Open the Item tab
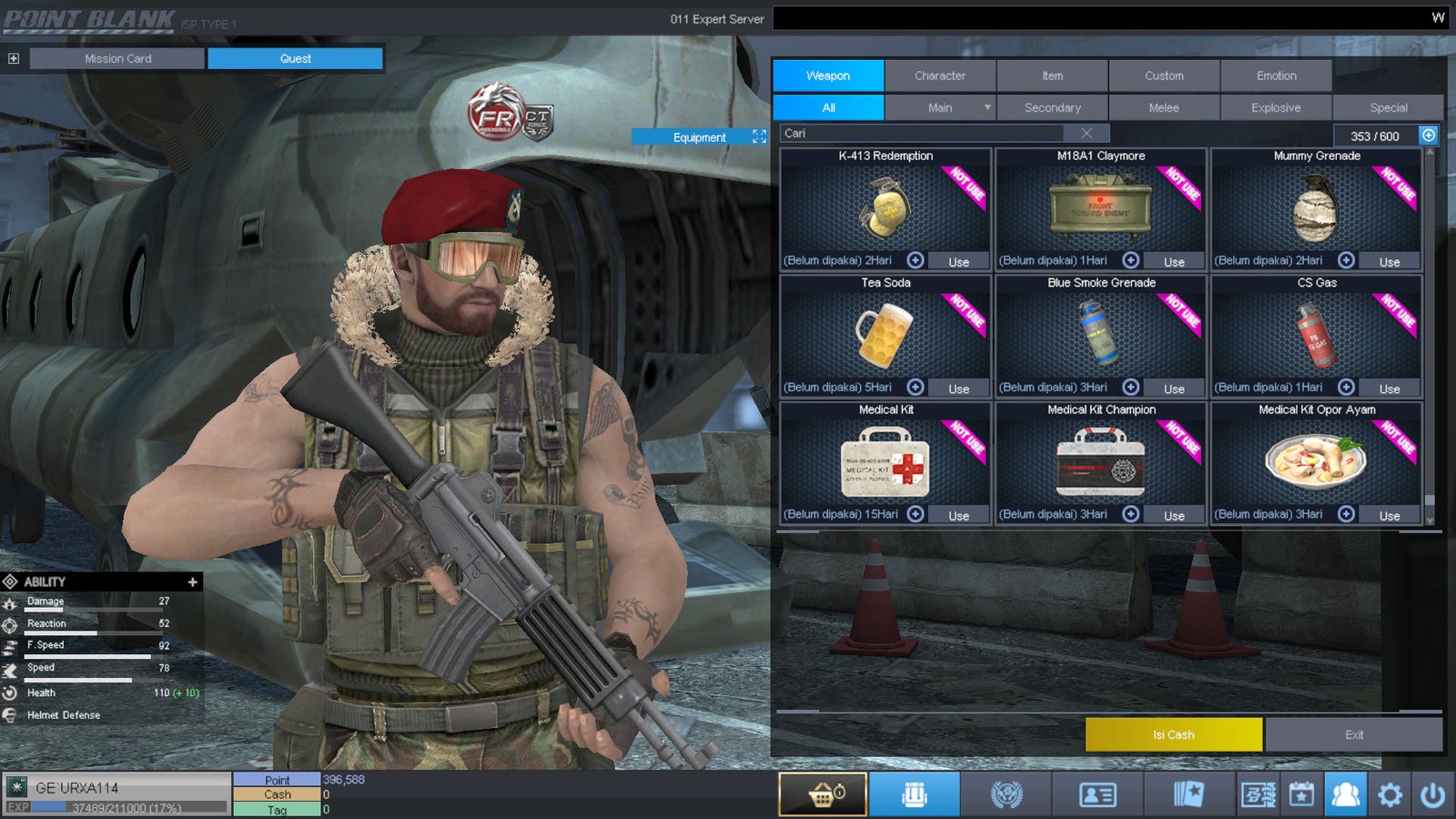This screenshot has width=1456, height=819. [x=1052, y=76]
